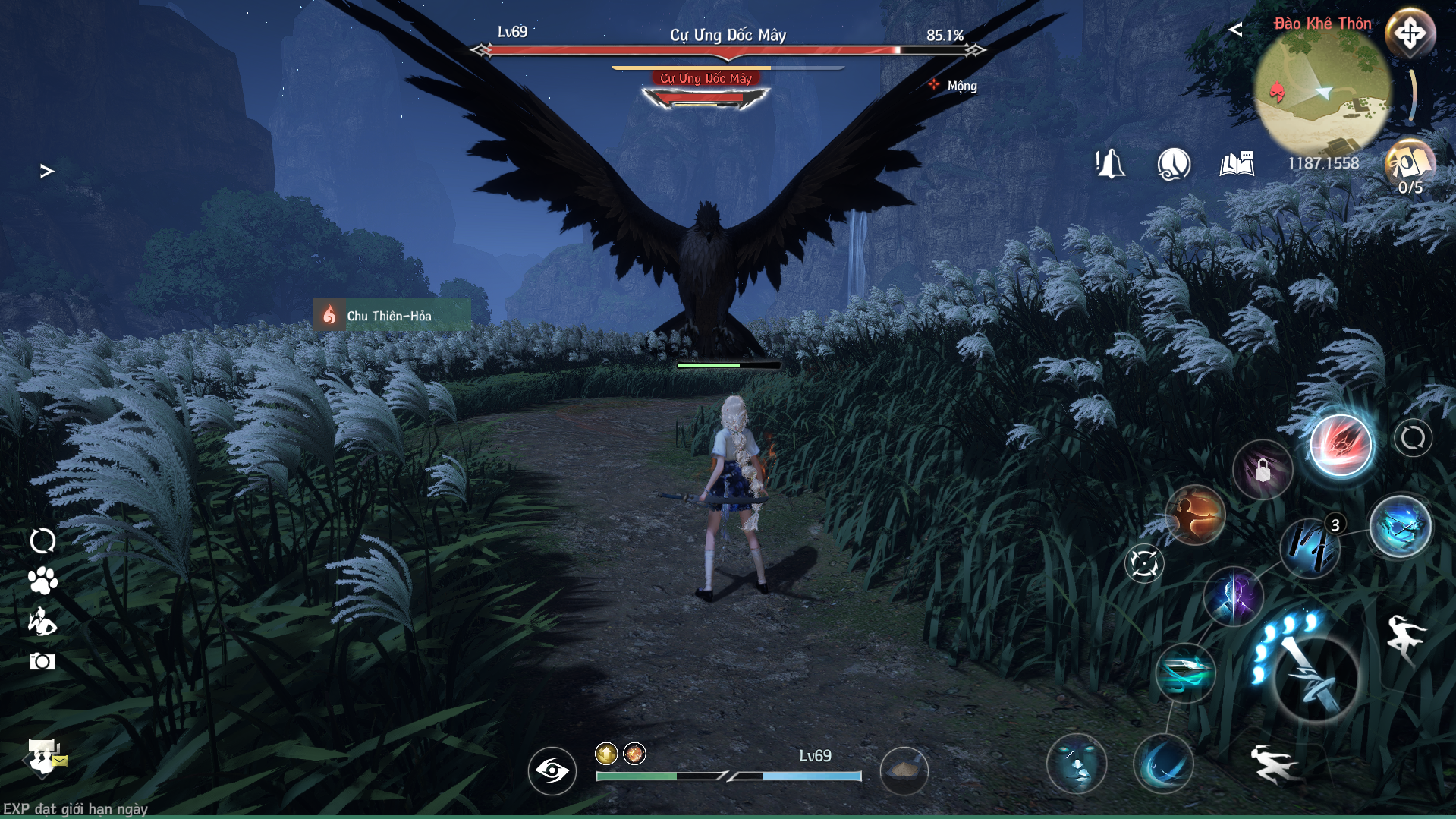The image size is (1456, 819).
Task: Use the main sword attack button
Action: (1315, 679)
